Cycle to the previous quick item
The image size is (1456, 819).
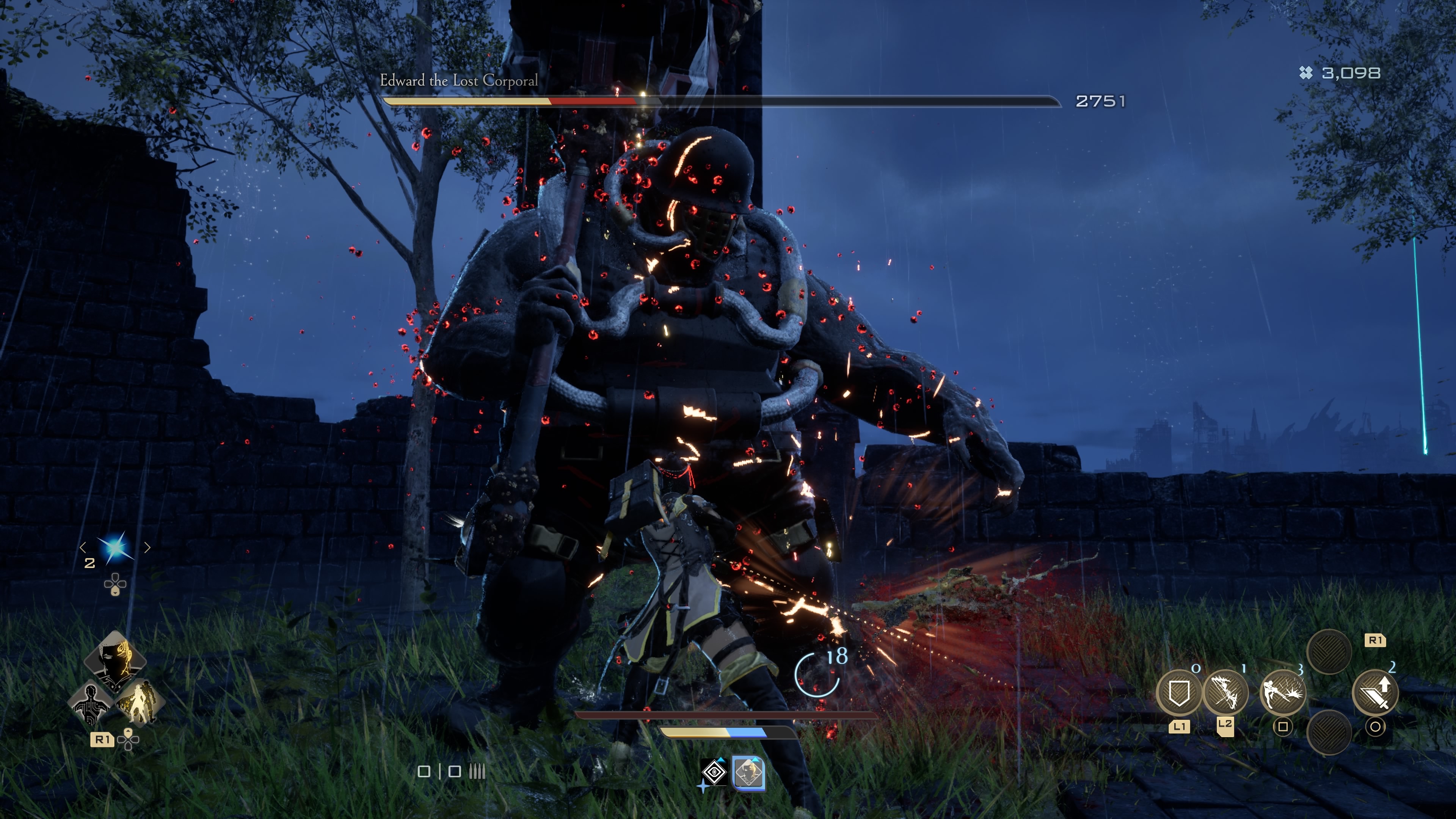83,547
